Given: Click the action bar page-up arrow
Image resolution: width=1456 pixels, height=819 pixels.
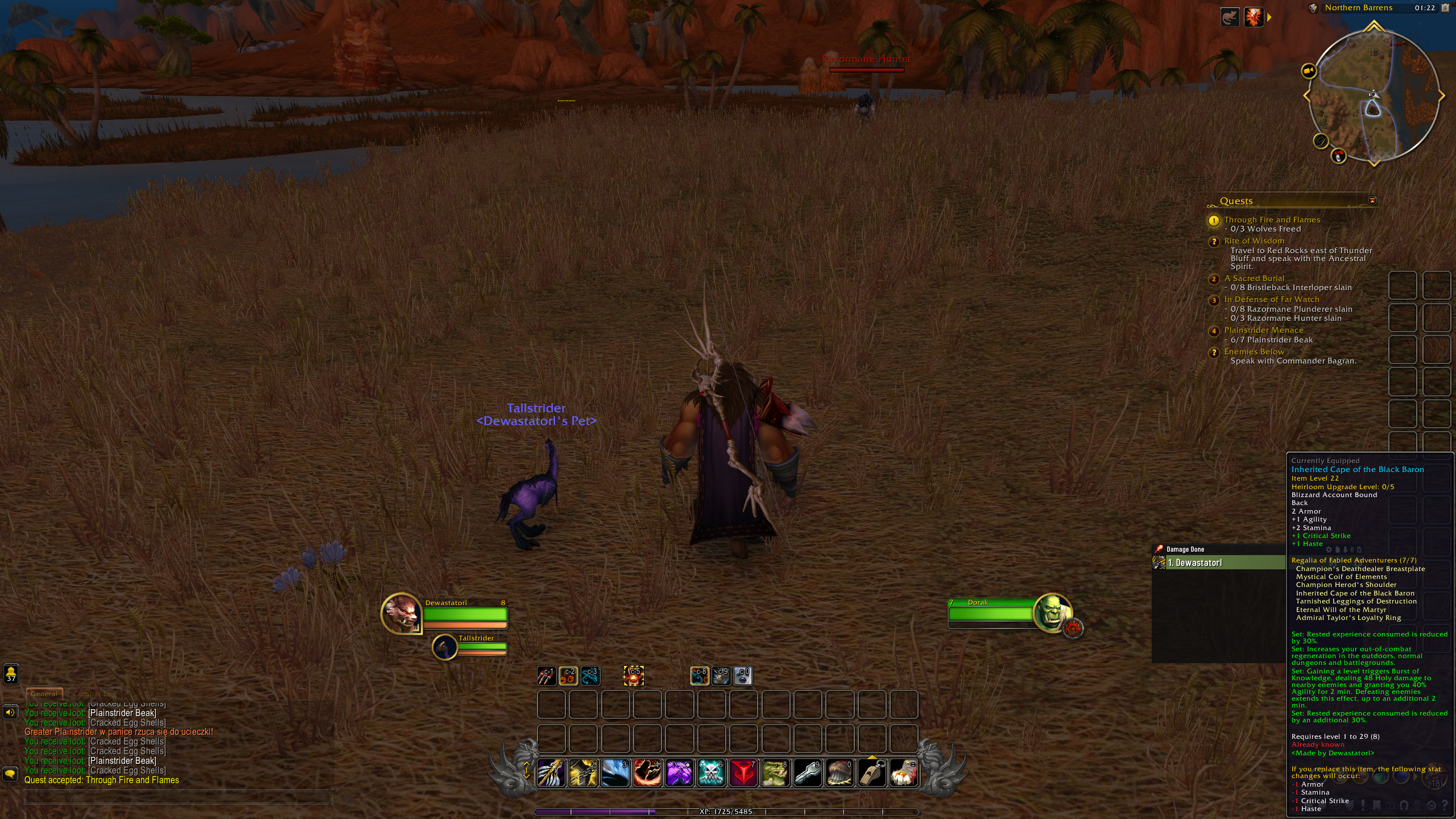Looking at the screenshot, I should 527,764.
